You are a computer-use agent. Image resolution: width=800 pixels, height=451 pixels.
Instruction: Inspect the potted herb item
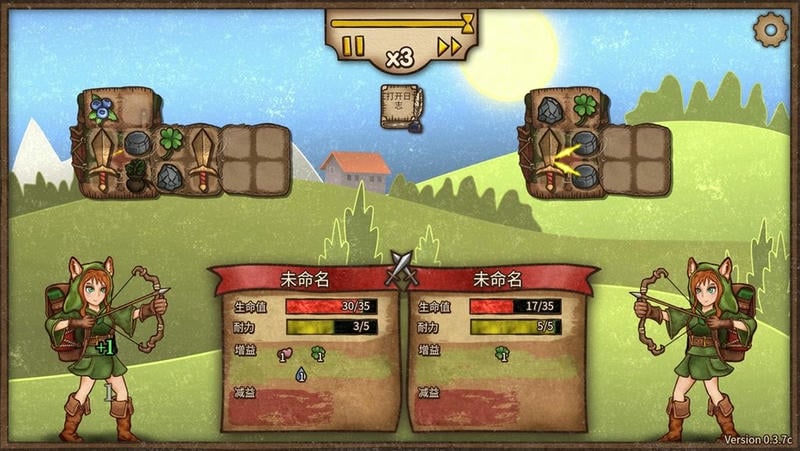(136, 177)
